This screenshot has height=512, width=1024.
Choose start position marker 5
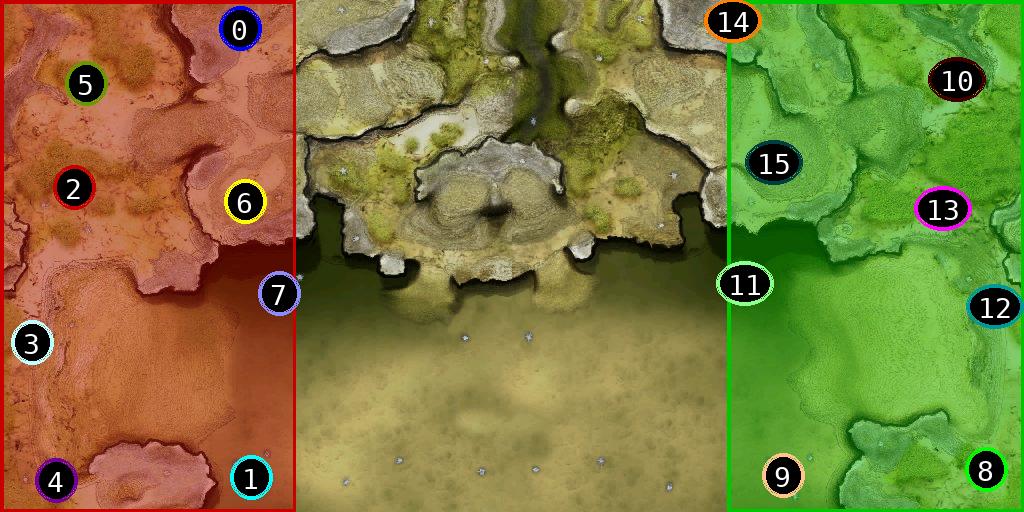(x=86, y=85)
